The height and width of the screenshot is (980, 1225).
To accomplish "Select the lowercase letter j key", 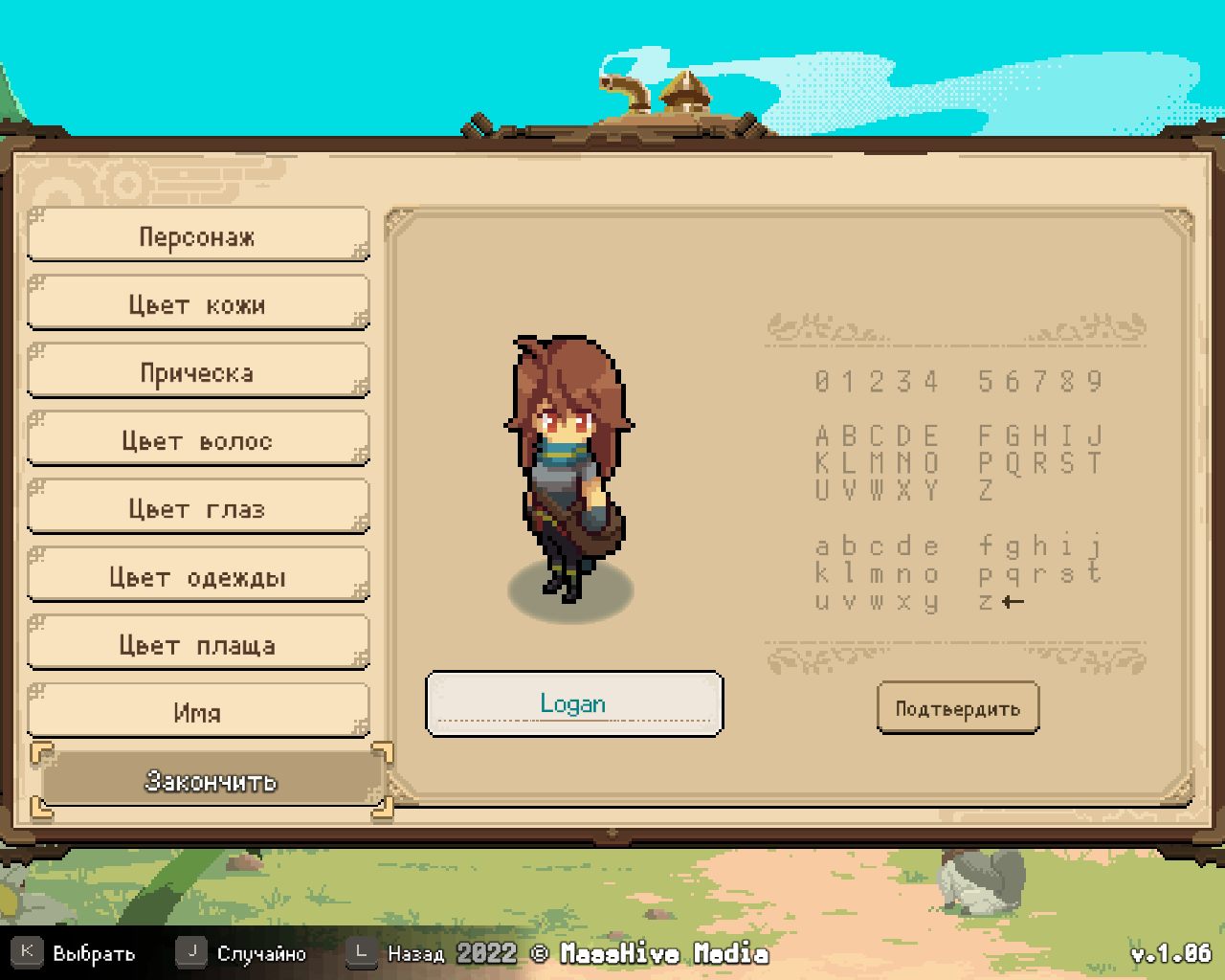I will point(1095,546).
